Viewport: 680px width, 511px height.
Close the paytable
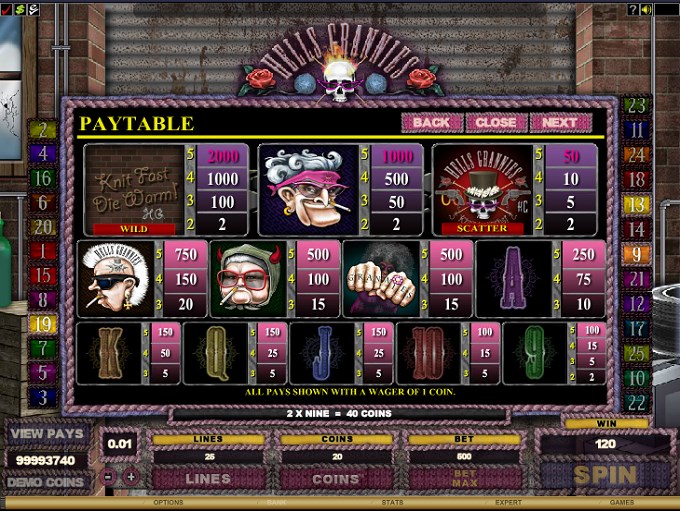click(x=495, y=122)
